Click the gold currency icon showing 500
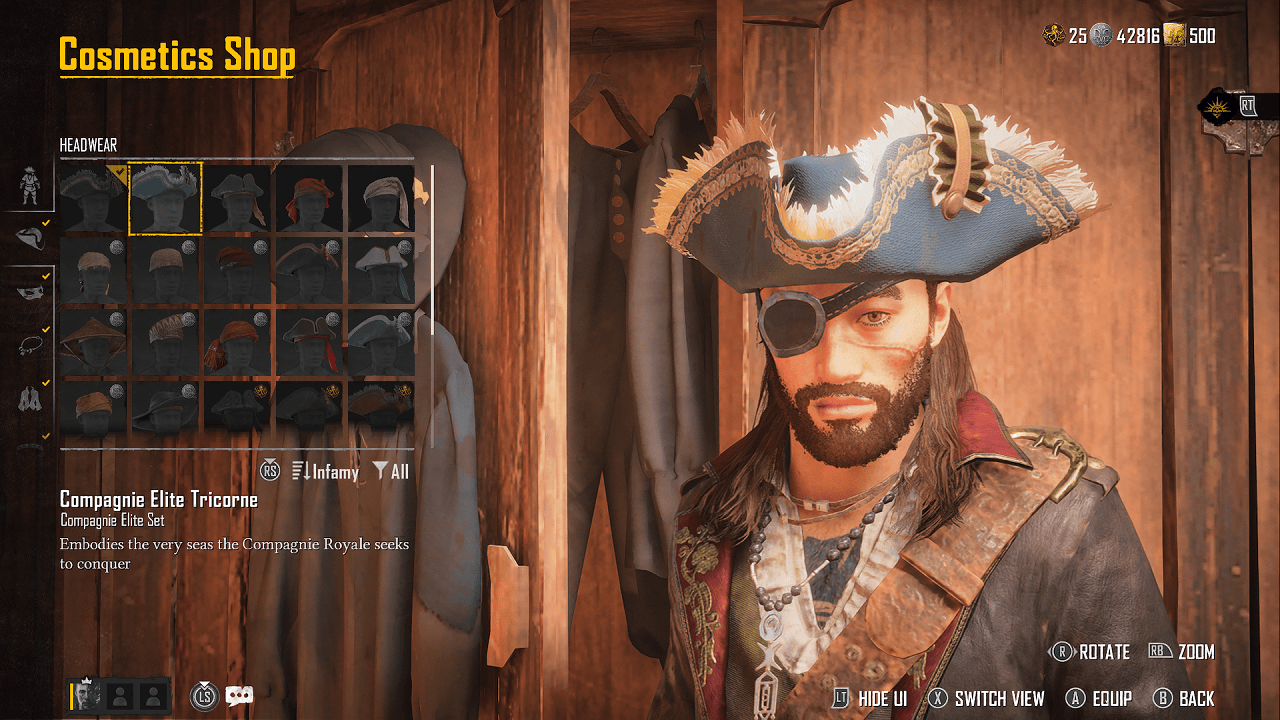The height and width of the screenshot is (720, 1280). point(1174,36)
